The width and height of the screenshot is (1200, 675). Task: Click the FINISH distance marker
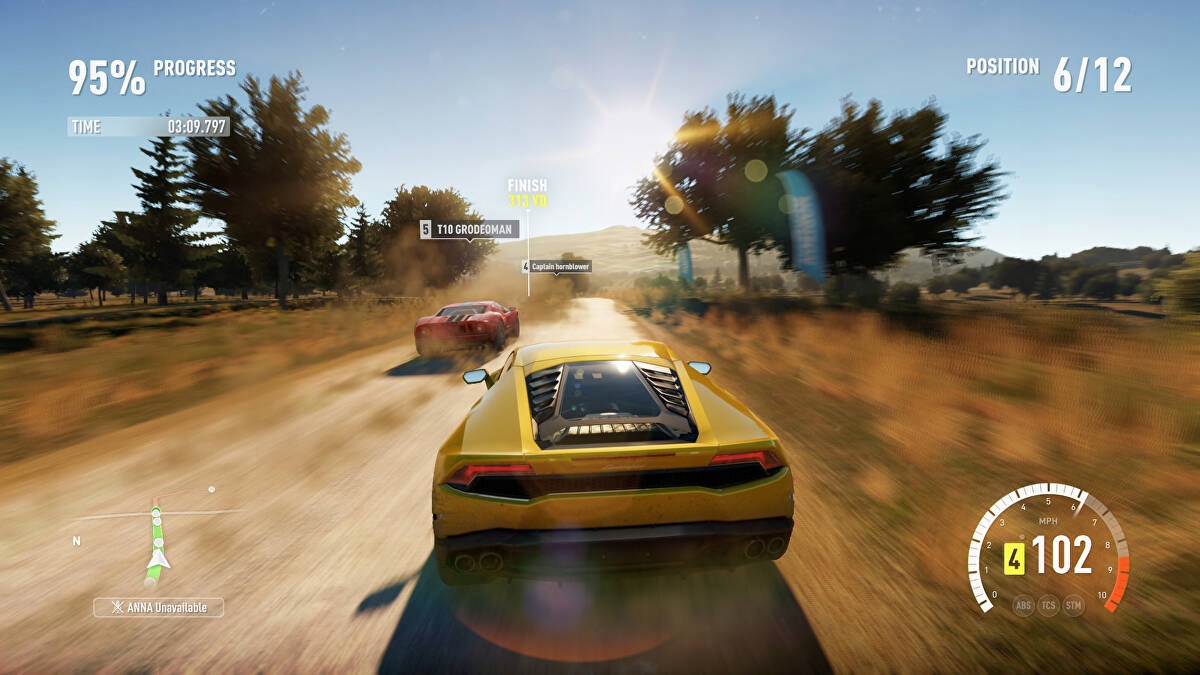(x=527, y=192)
